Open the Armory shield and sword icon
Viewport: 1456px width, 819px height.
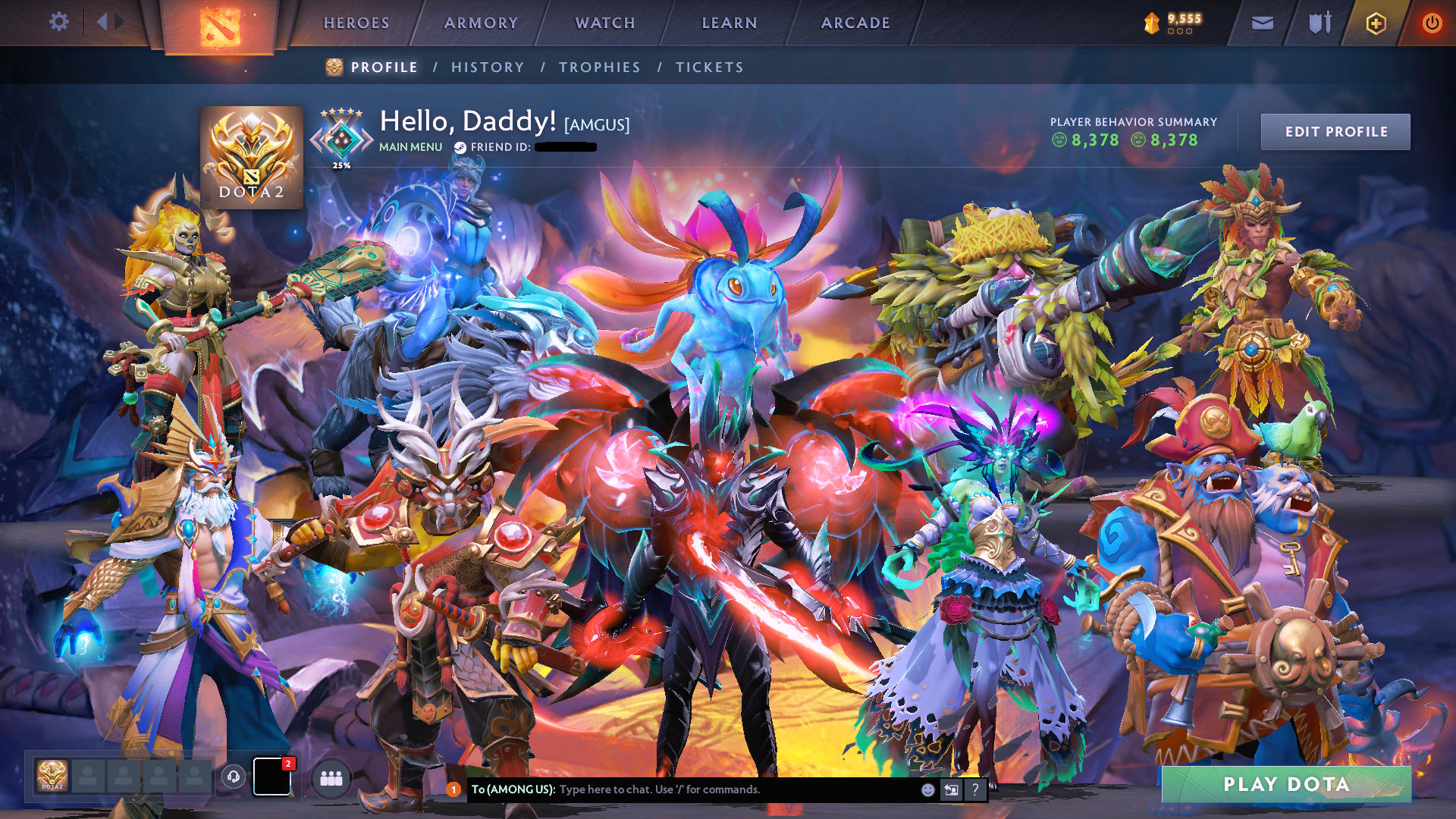click(1319, 23)
